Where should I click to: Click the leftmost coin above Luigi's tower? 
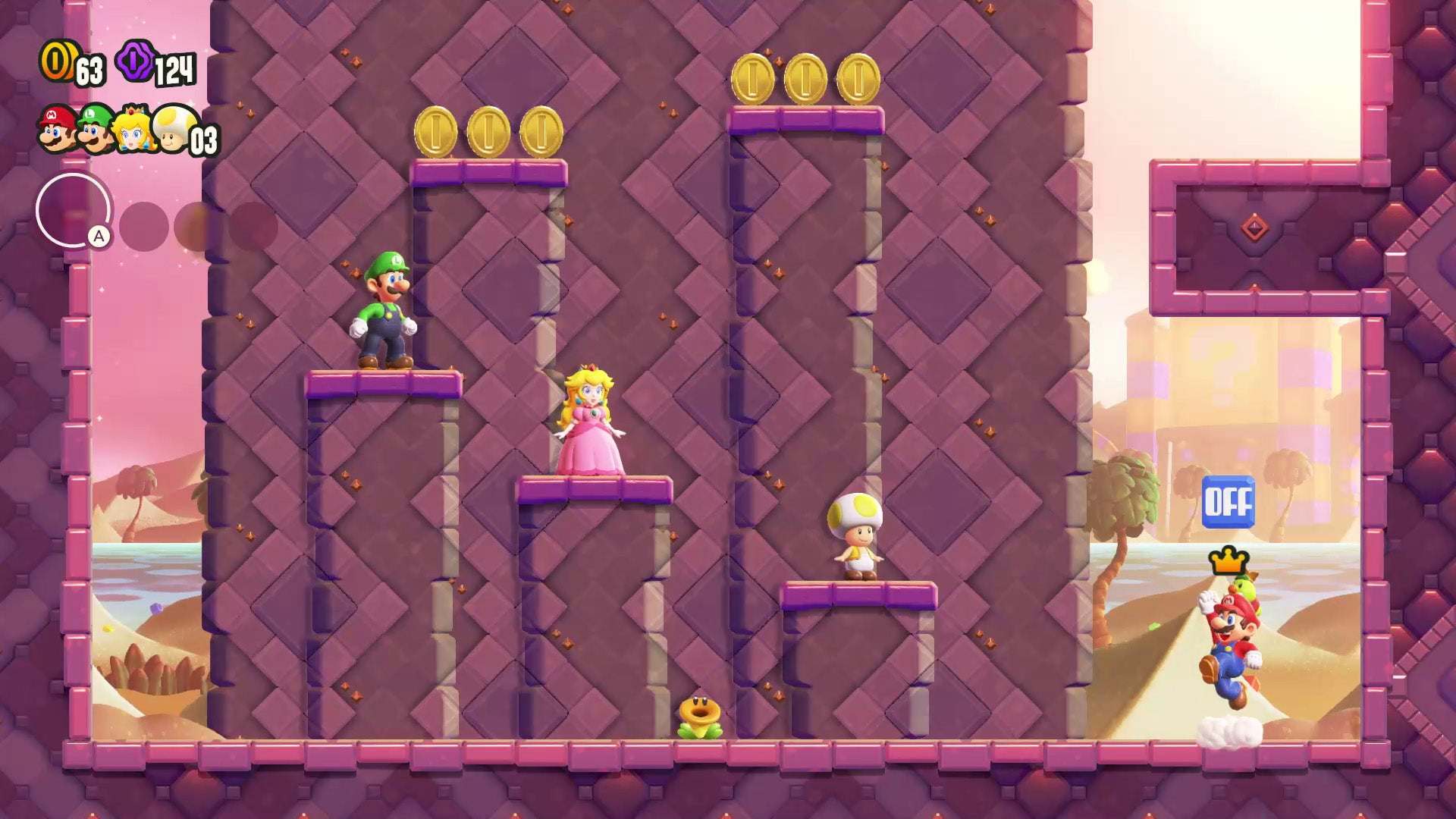point(435,130)
